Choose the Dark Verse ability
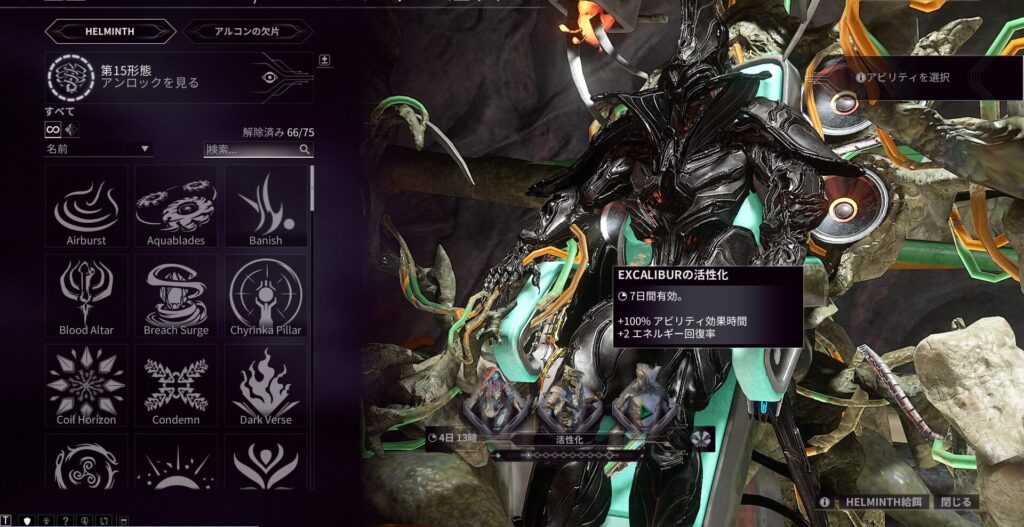 (x=265, y=386)
